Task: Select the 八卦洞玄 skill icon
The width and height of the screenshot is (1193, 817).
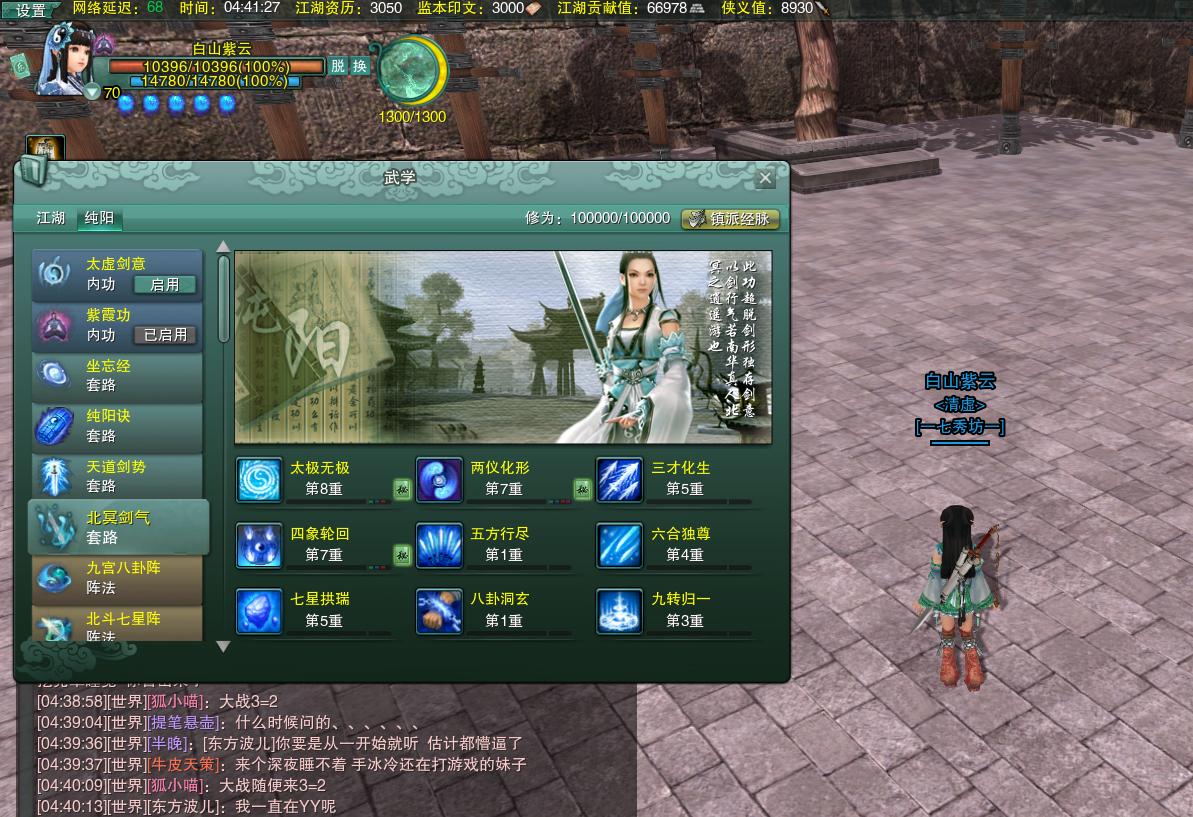Action: tap(439, 612)
